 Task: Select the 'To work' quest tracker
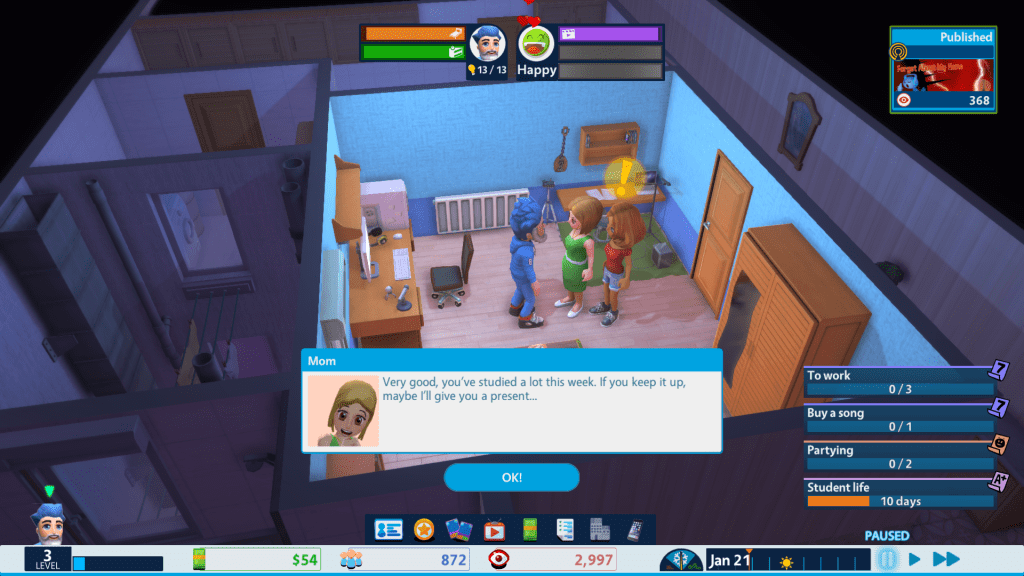(x=900, y=382)
